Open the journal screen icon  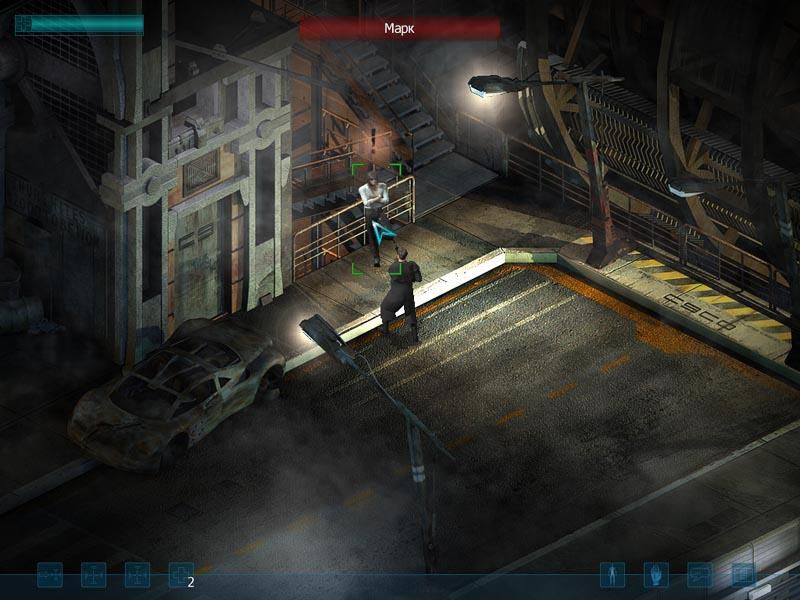point(700,574)
